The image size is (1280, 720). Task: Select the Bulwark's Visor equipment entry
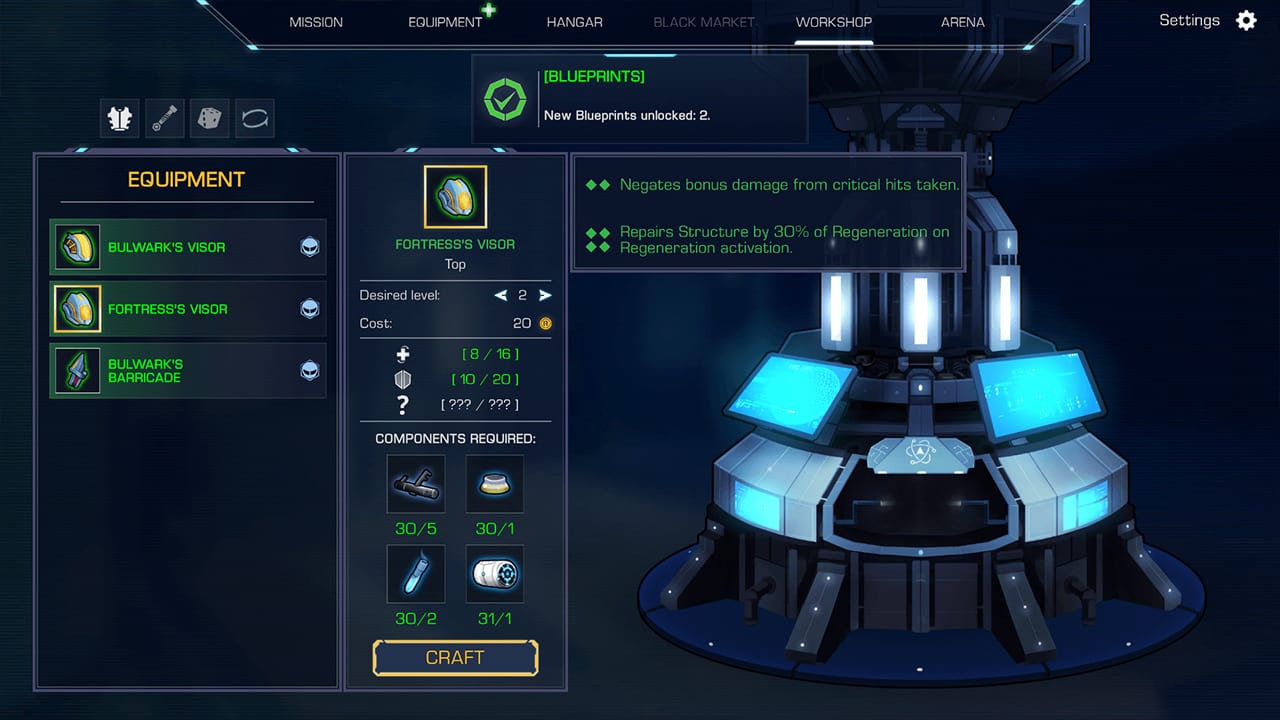click(x=188, y=247)
